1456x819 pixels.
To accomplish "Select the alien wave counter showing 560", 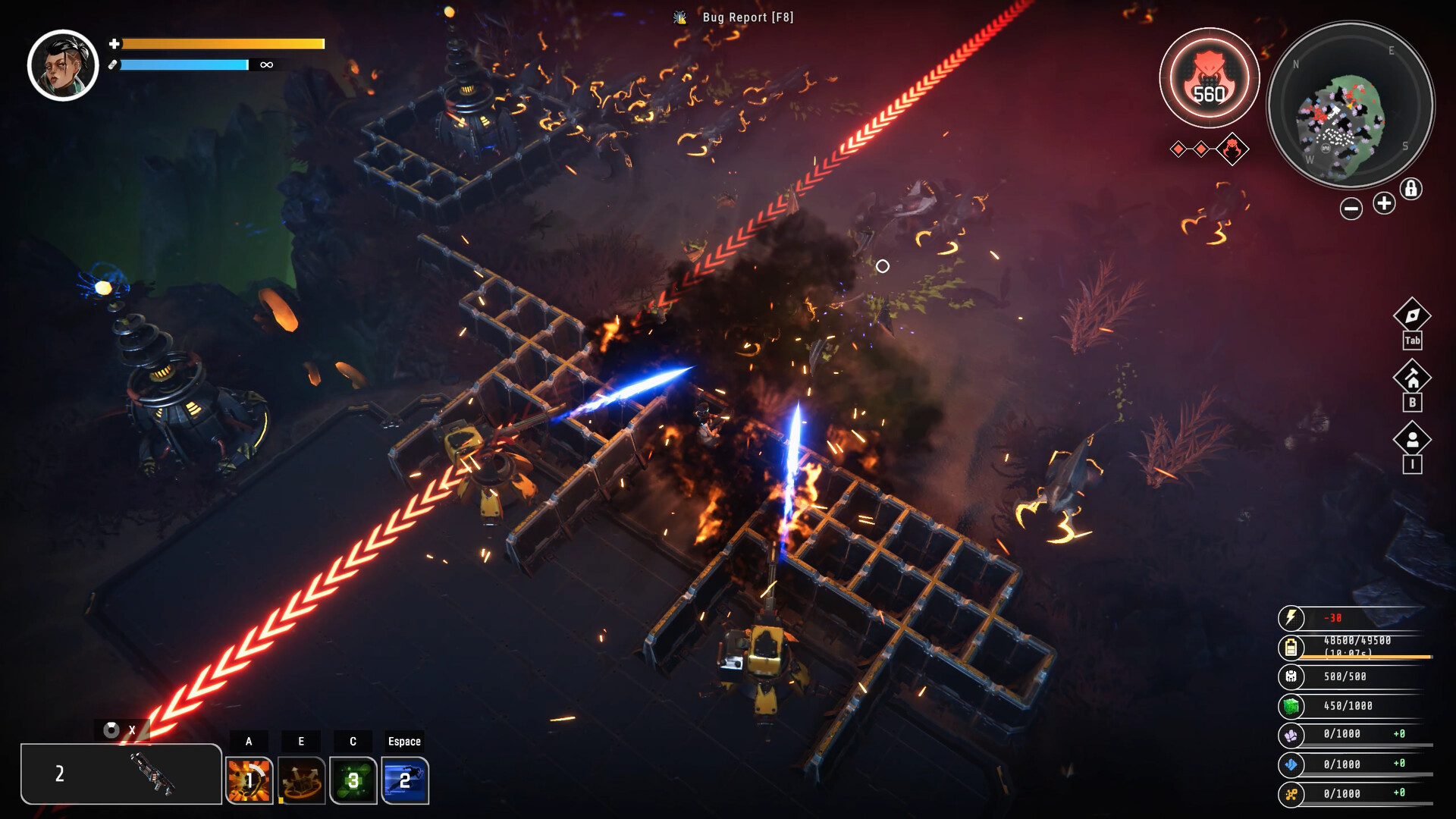I will coord(1209,78).
